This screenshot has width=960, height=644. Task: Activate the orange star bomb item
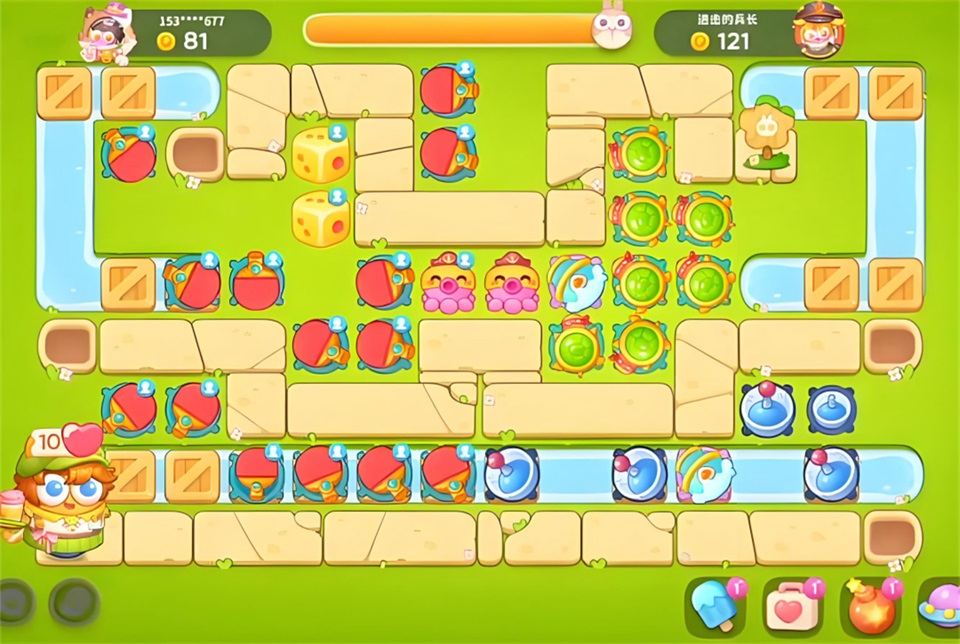pyautogui.click(x=868, y=604)
